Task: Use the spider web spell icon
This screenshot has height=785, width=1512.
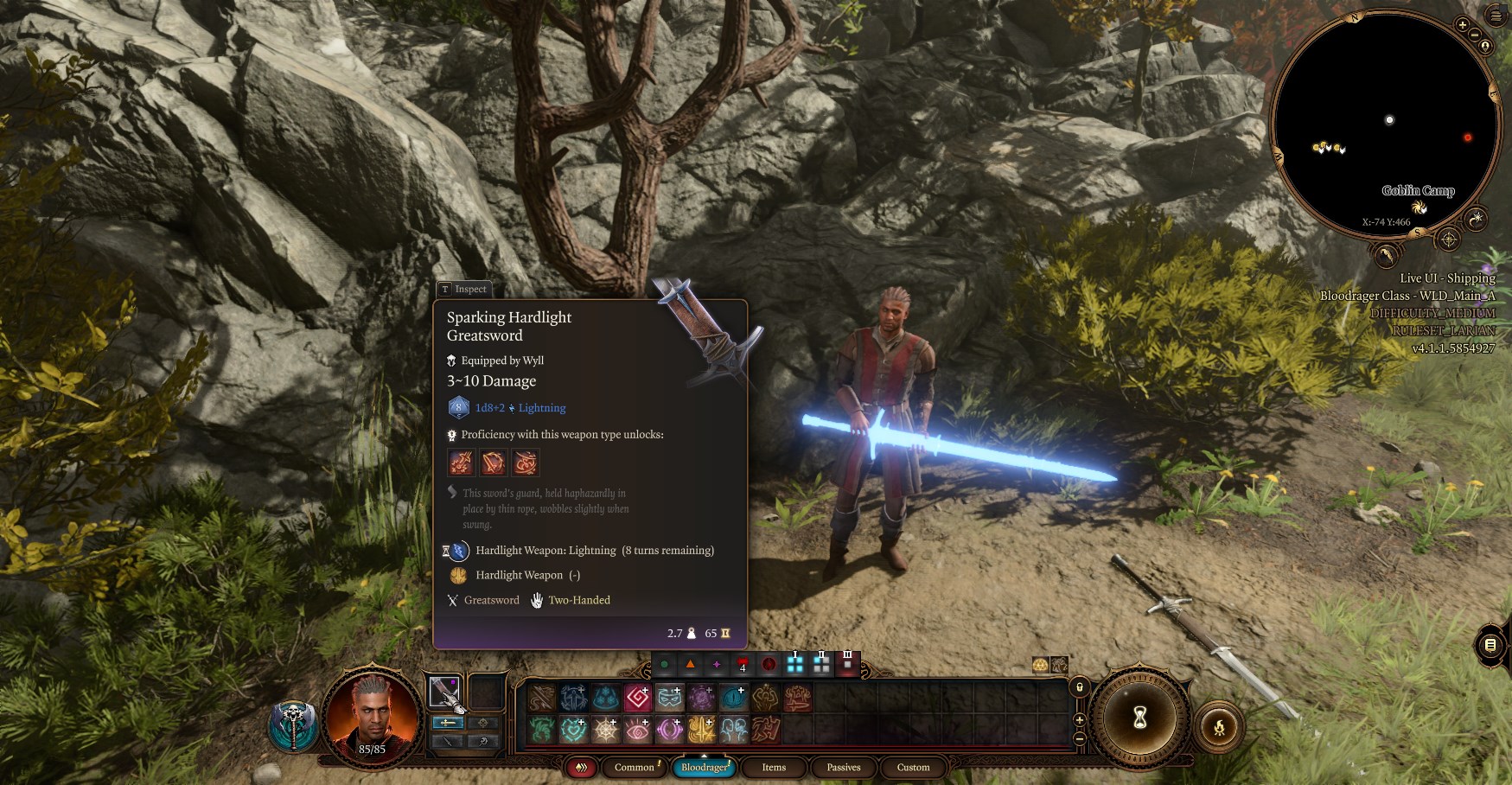Action: (x=606, y=731)
